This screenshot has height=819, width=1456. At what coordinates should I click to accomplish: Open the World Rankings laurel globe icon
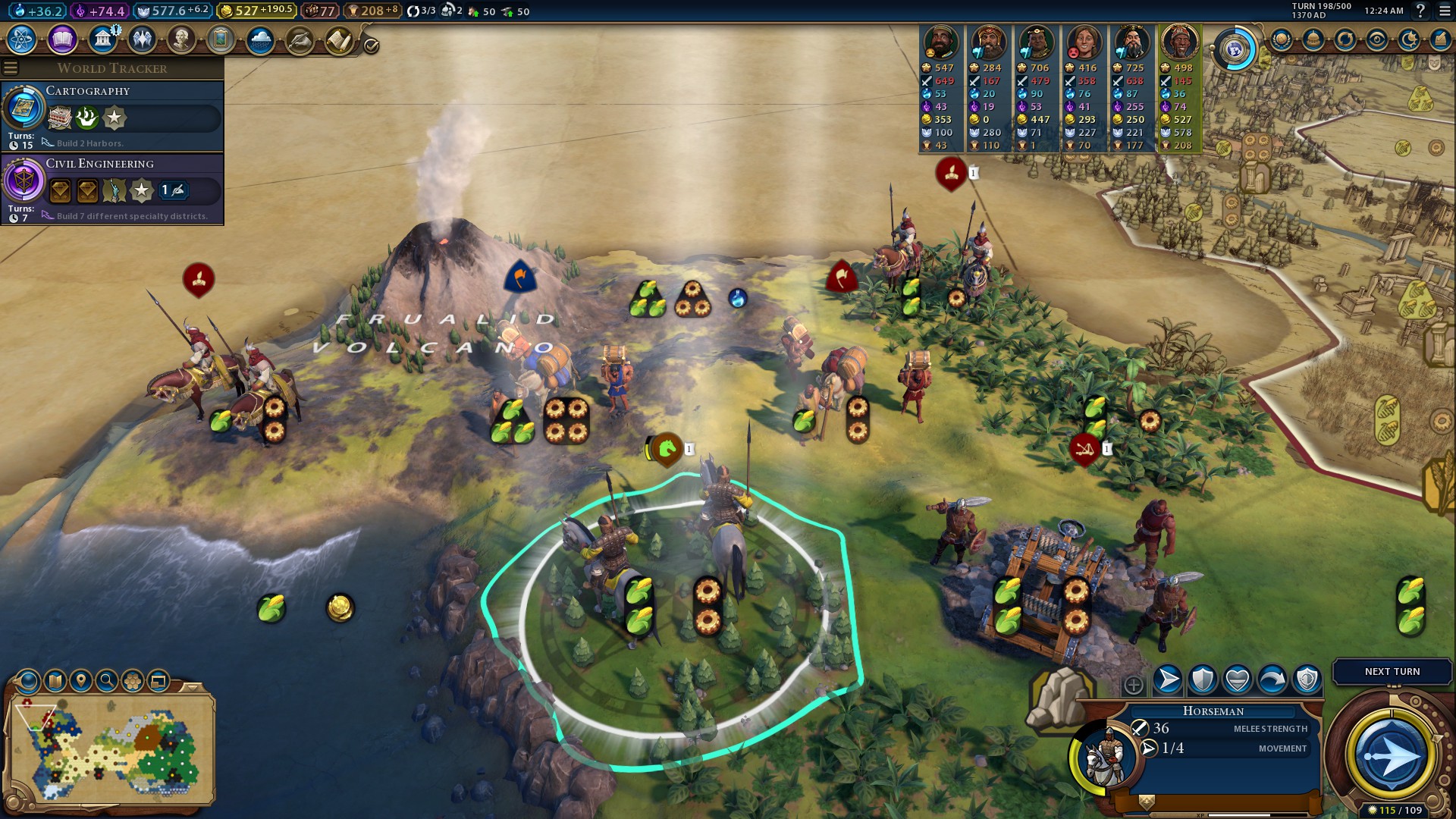[1282, 39]
